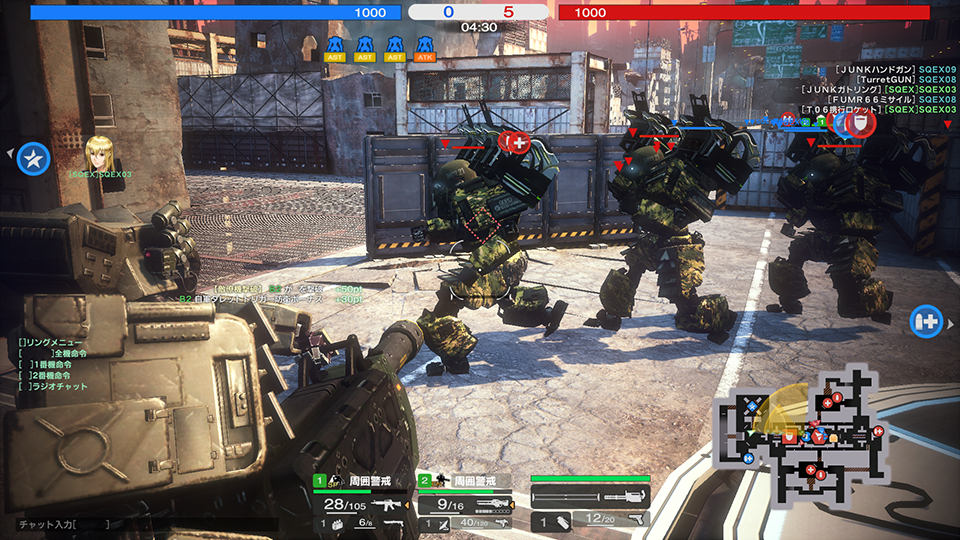The image size is (960, 540).
Task: Select the player's gatling gun weapon slot
Action: [x=590, y=497]
